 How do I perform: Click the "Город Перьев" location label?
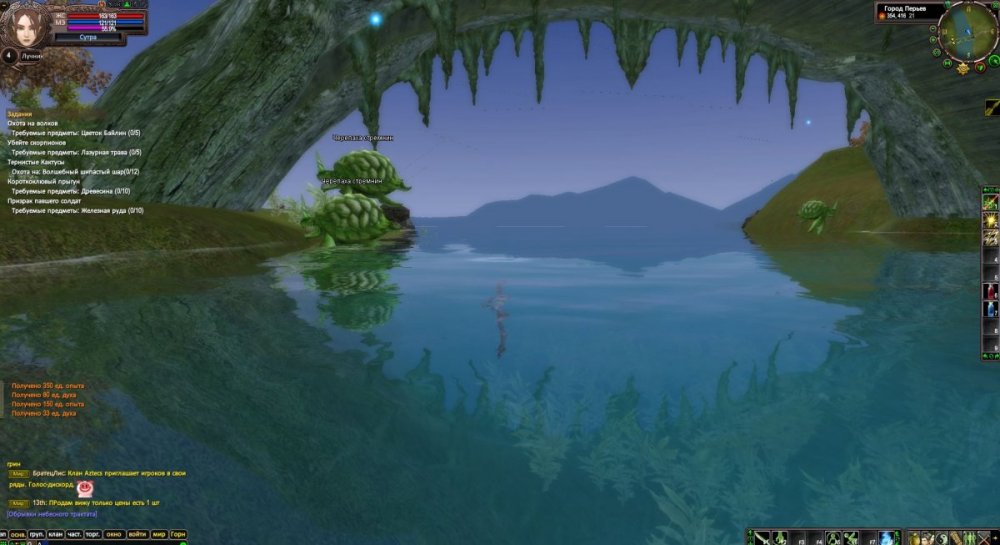pyautogui.click(x=906, y=8)
